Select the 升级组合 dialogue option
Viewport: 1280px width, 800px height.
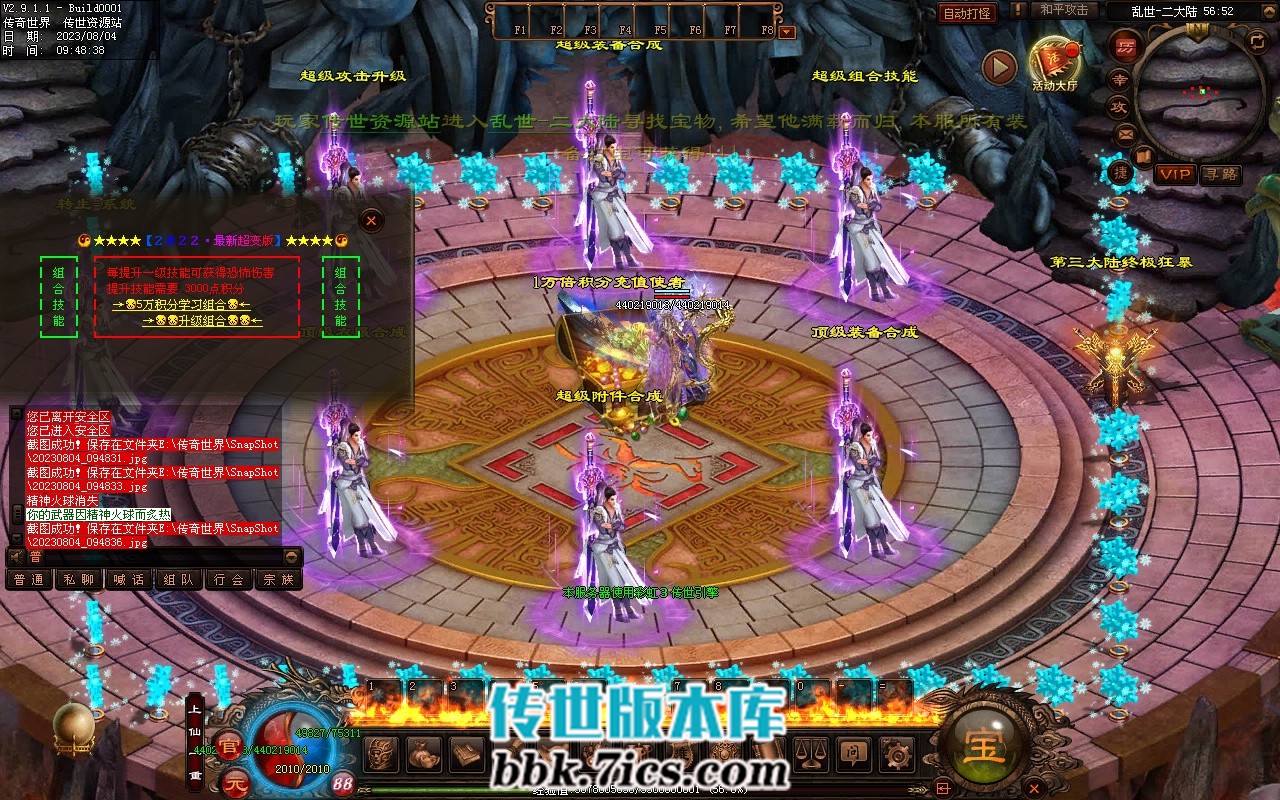click(203, 320)
